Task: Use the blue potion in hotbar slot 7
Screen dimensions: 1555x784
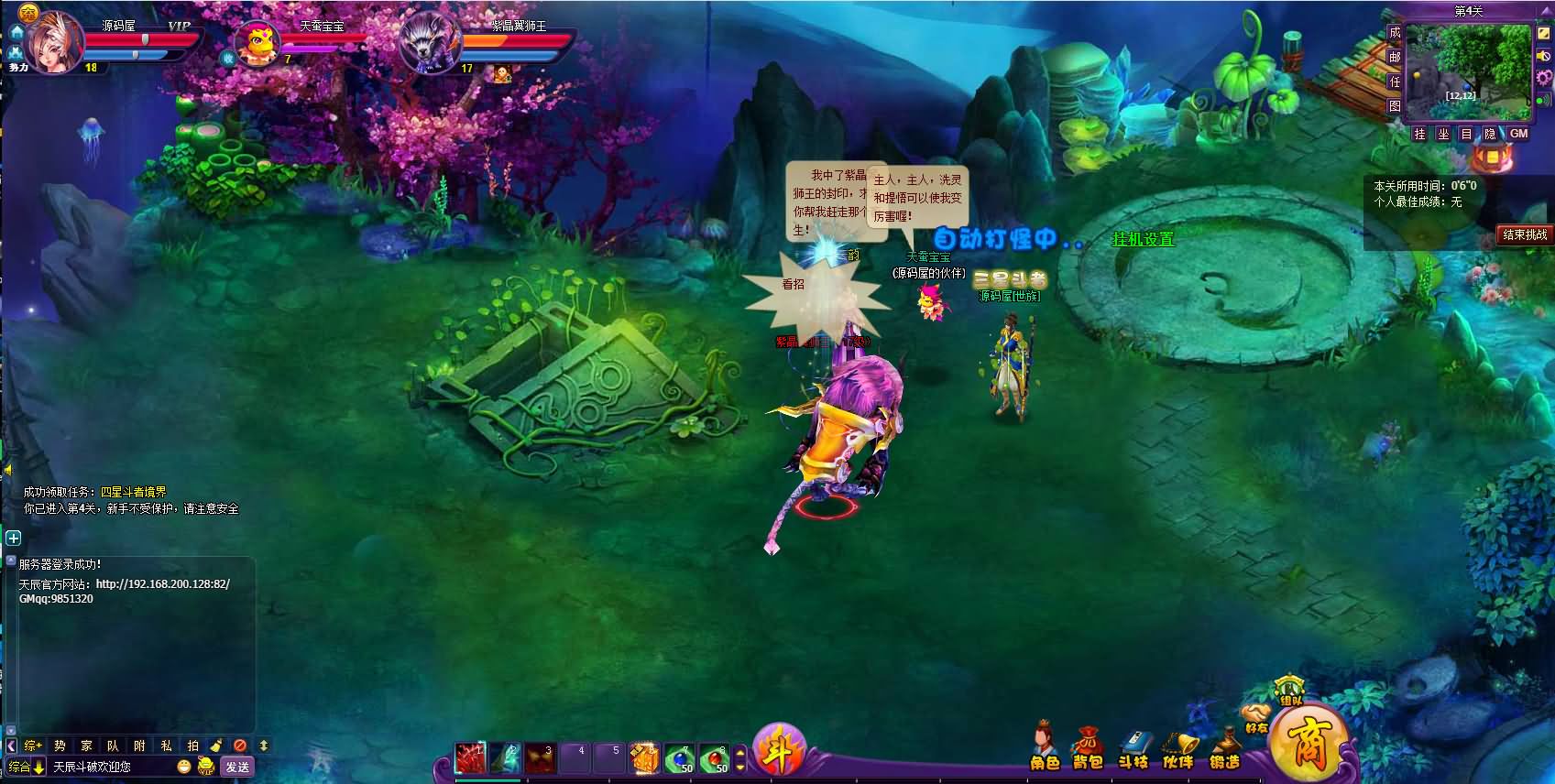Action: pyautogui.click(x=679, y=758)
